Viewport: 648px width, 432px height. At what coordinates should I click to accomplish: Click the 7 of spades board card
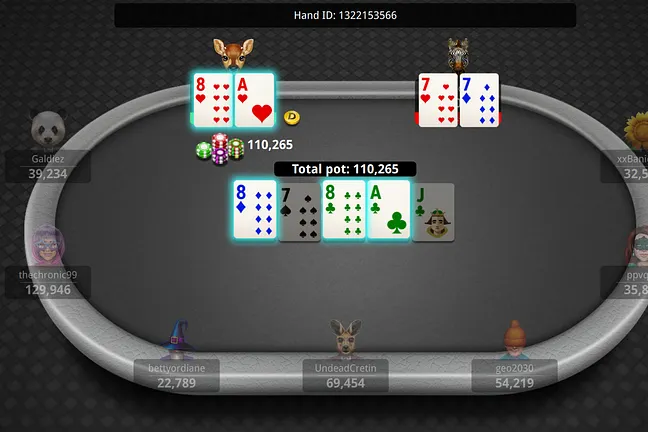coord(298,211)
